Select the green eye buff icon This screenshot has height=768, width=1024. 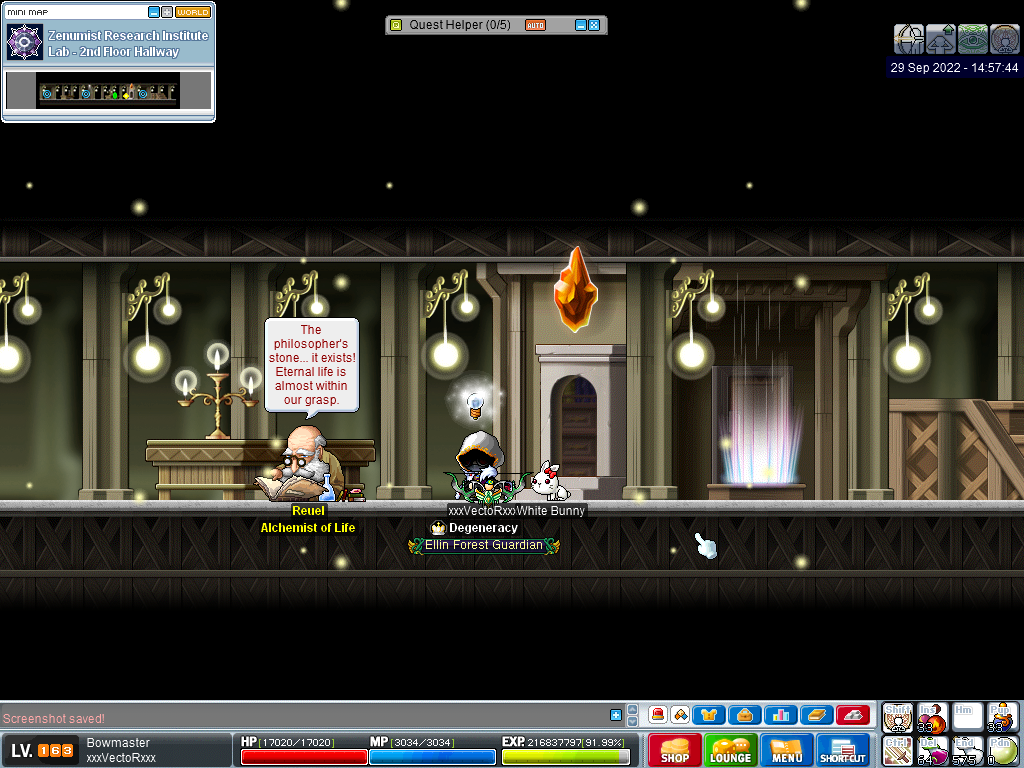click(x=973, y=39)
